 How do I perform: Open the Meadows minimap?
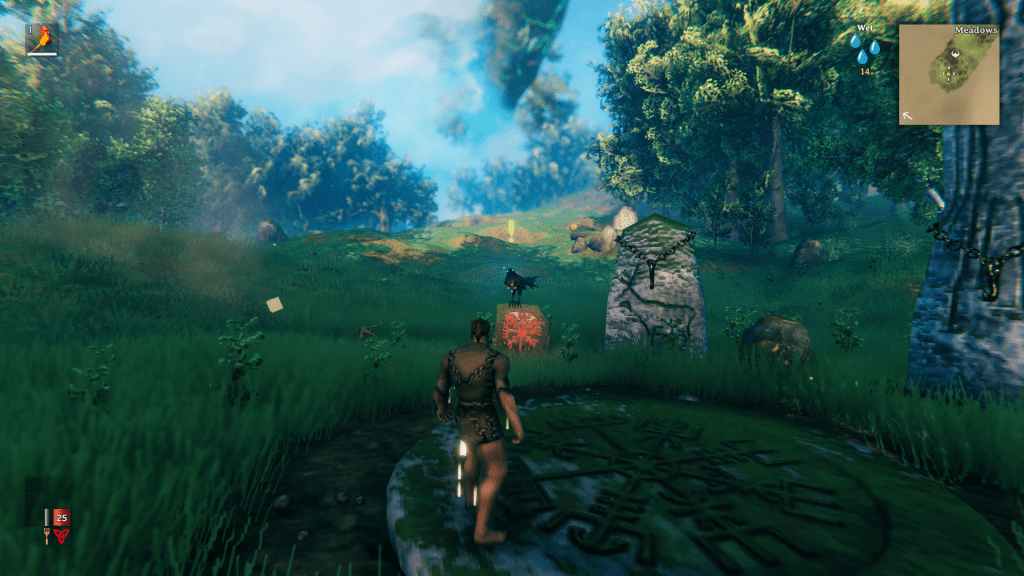[948, 74]
